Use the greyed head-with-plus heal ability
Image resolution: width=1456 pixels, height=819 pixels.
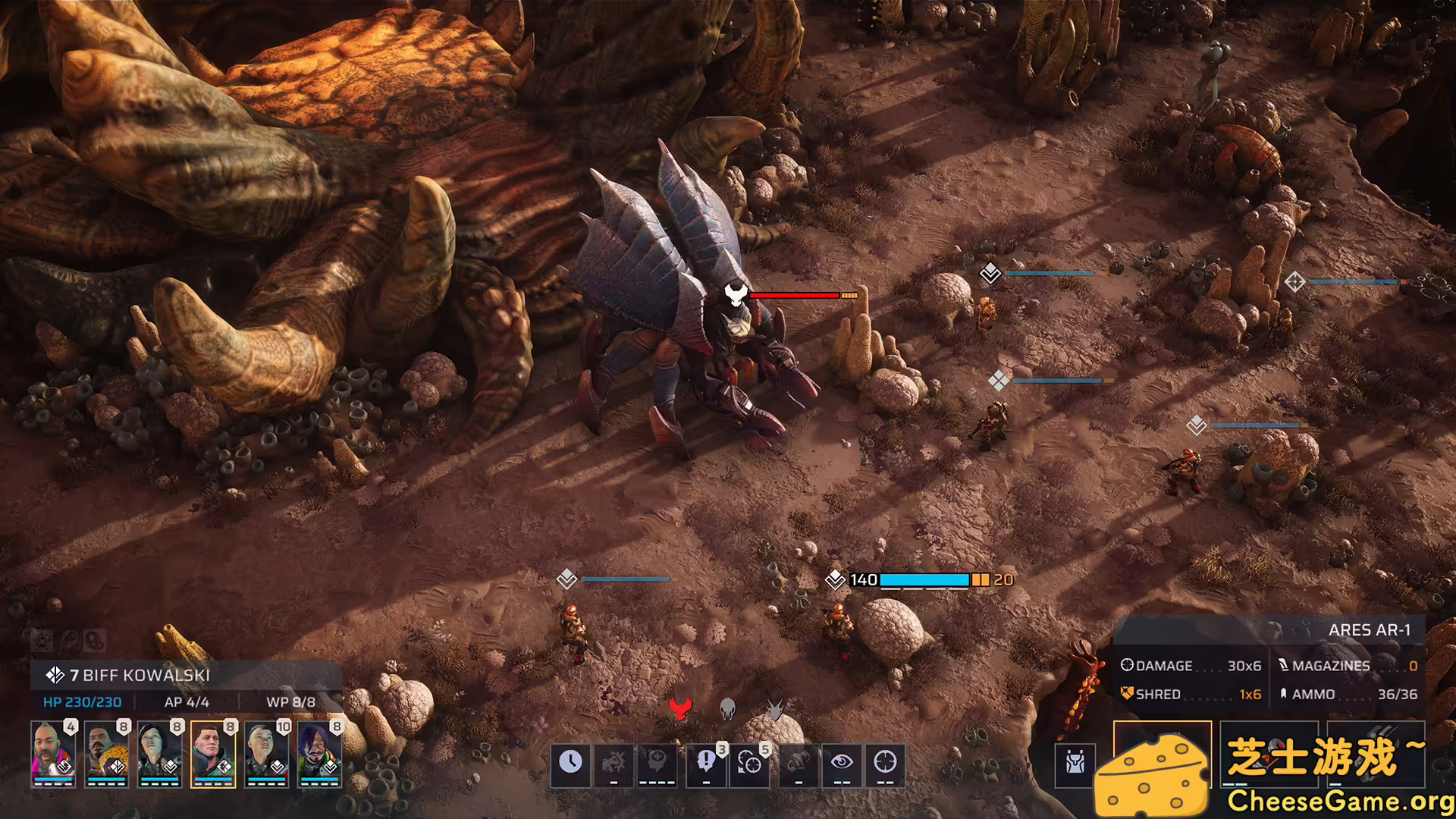pos(657,762)
